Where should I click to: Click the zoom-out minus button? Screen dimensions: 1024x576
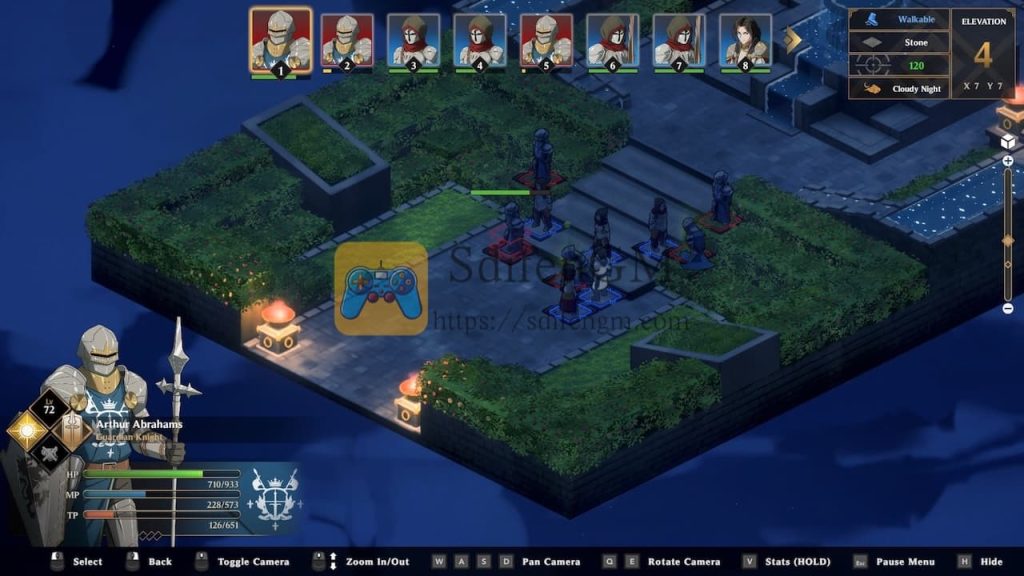pyautogui.click(x=1008, y=308)
